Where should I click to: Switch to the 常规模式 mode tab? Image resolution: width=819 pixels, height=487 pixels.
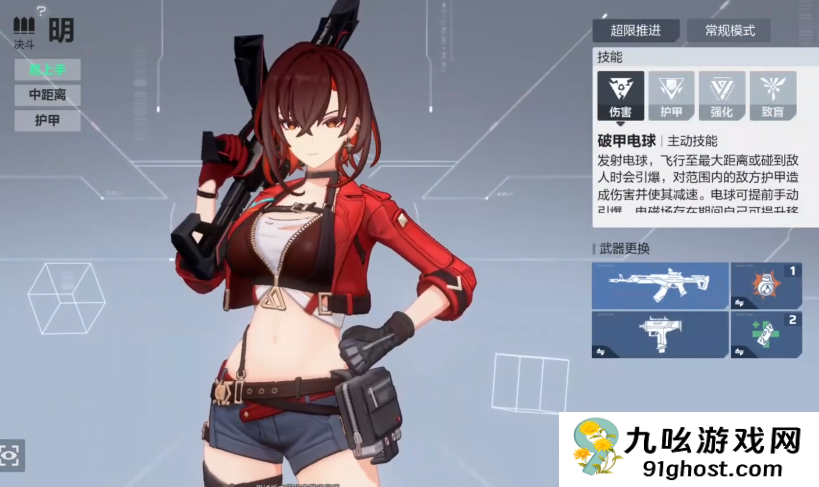click(729, 30)
